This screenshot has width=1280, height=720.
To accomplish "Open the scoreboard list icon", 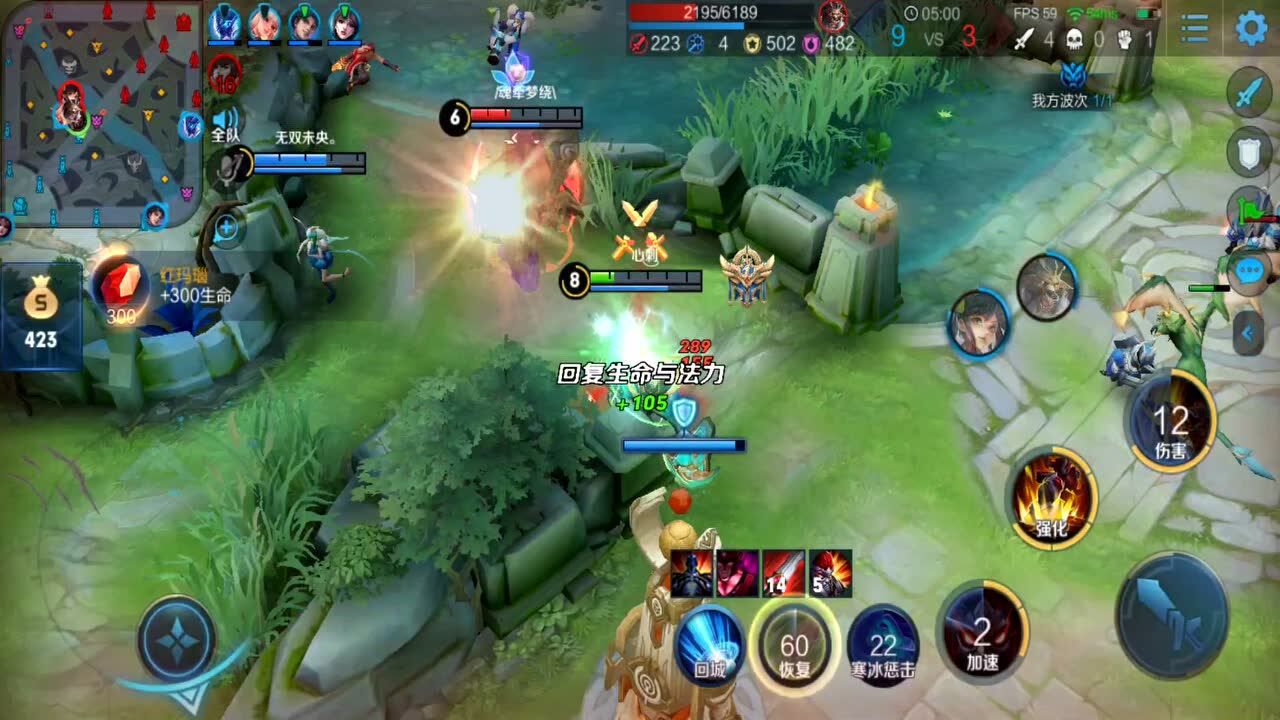I will point(1194,29).
